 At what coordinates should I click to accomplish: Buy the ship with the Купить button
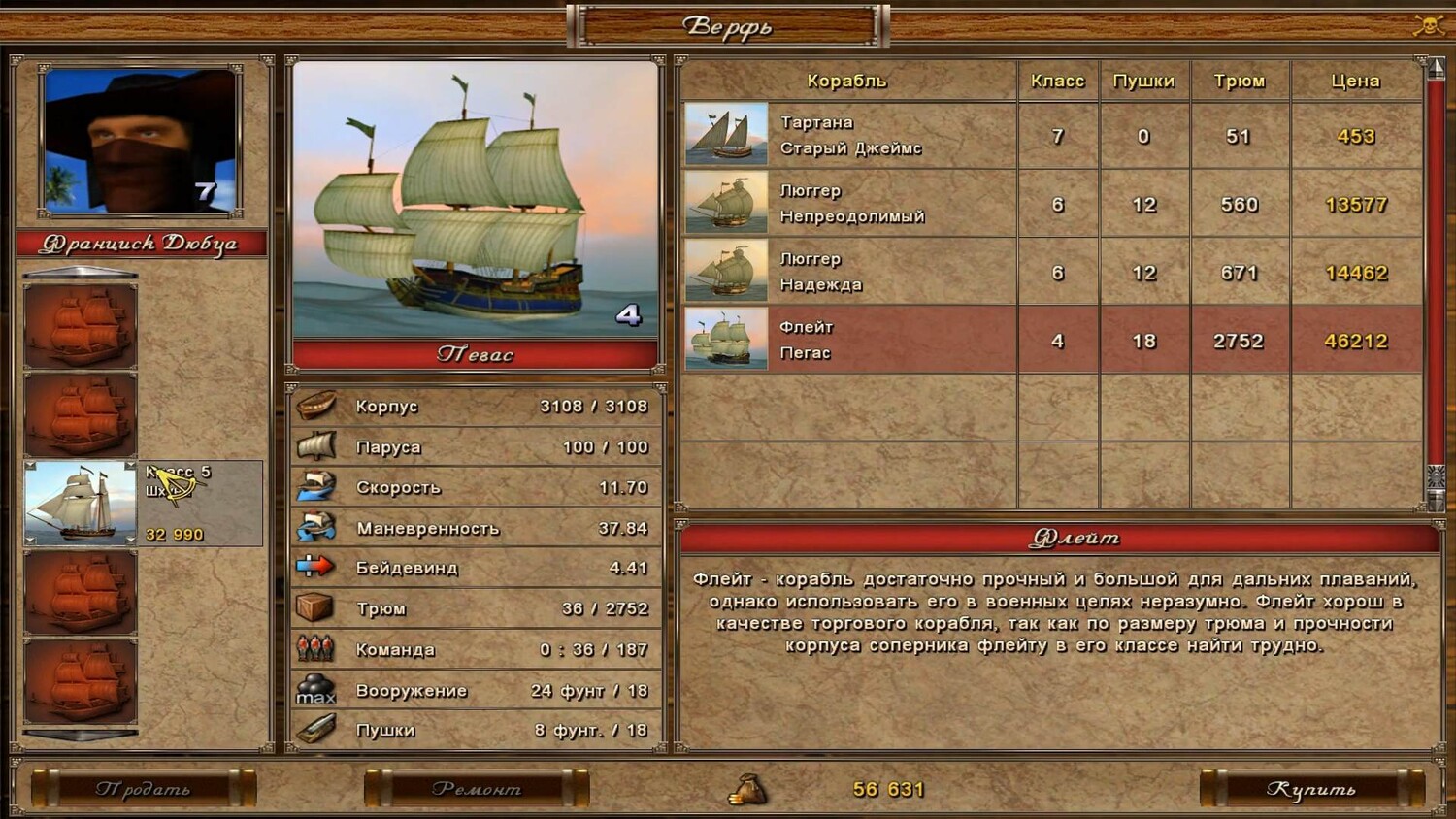pos(1311,788)
